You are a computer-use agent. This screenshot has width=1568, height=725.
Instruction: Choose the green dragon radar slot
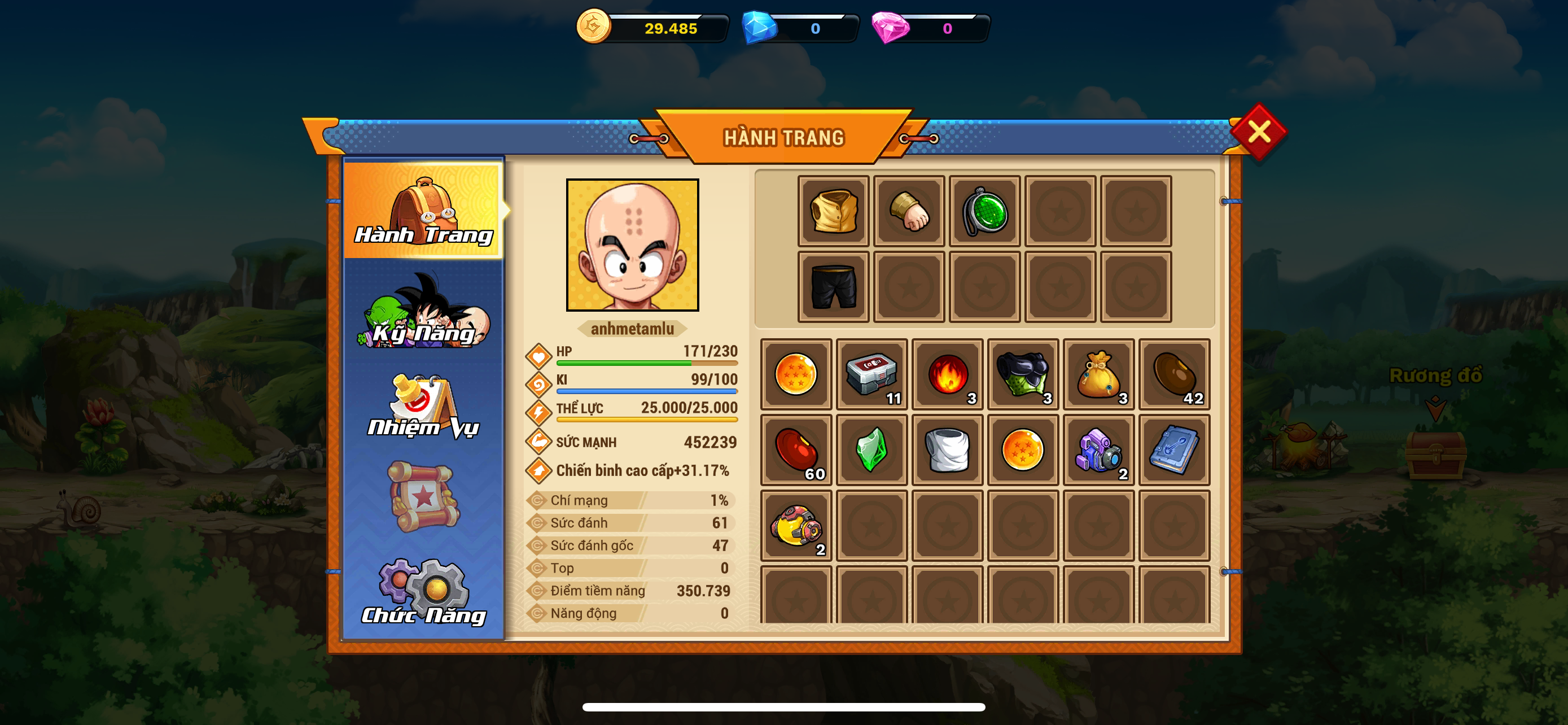click(x=984, y=211)
